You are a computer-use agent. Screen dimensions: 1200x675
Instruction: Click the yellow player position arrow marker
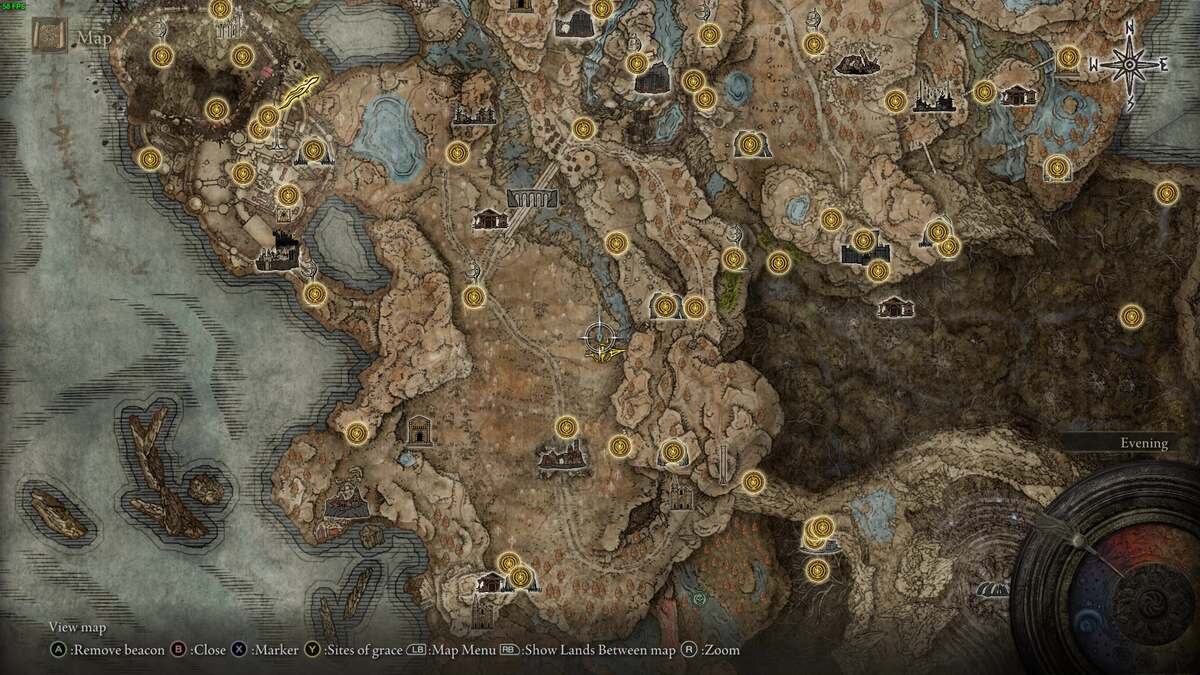coord(299,93)
